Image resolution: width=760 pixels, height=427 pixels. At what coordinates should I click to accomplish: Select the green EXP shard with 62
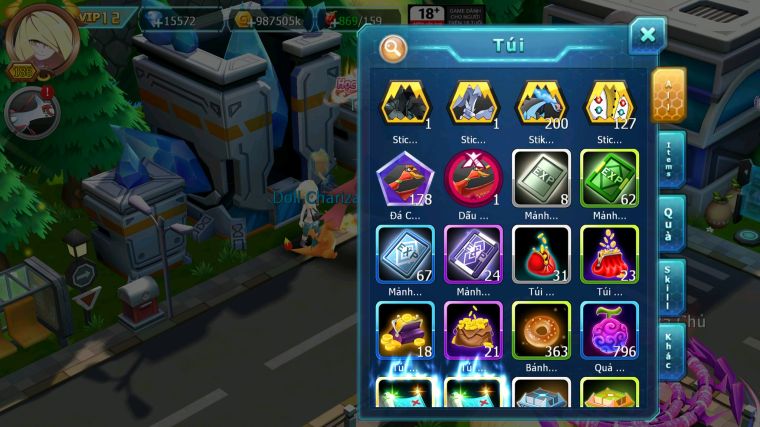tap(609, 177)
